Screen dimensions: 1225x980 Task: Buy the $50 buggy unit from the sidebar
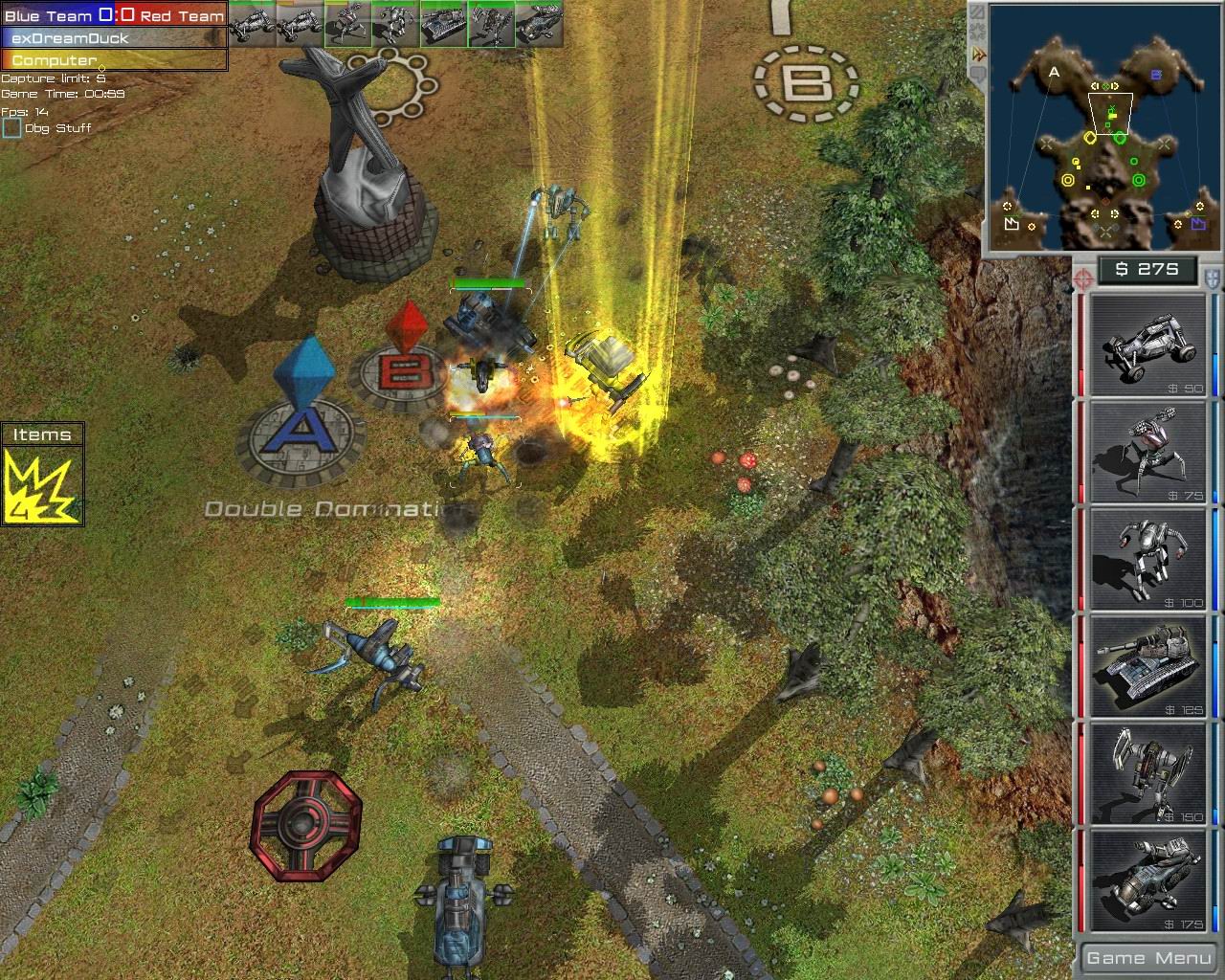pos(1147,346)
